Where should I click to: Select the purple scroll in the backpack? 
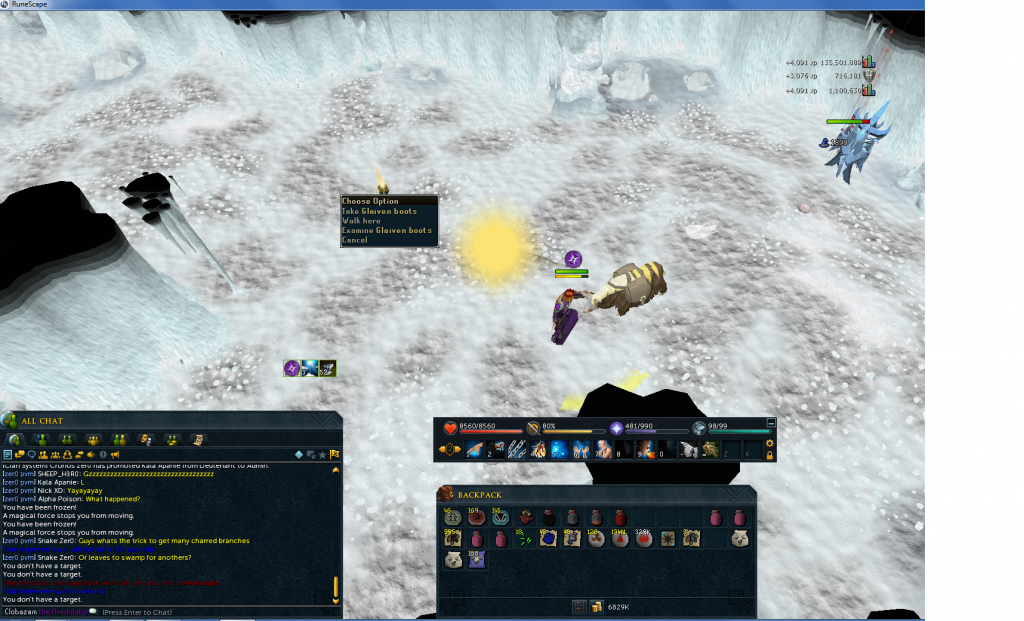[476, 561]
